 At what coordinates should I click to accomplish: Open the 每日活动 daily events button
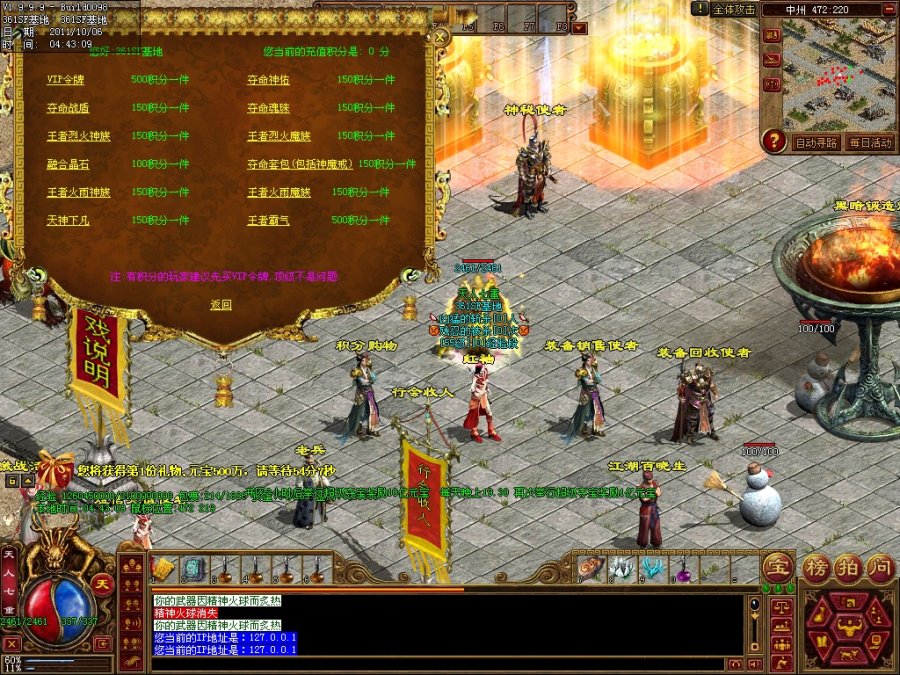point(869,143)
